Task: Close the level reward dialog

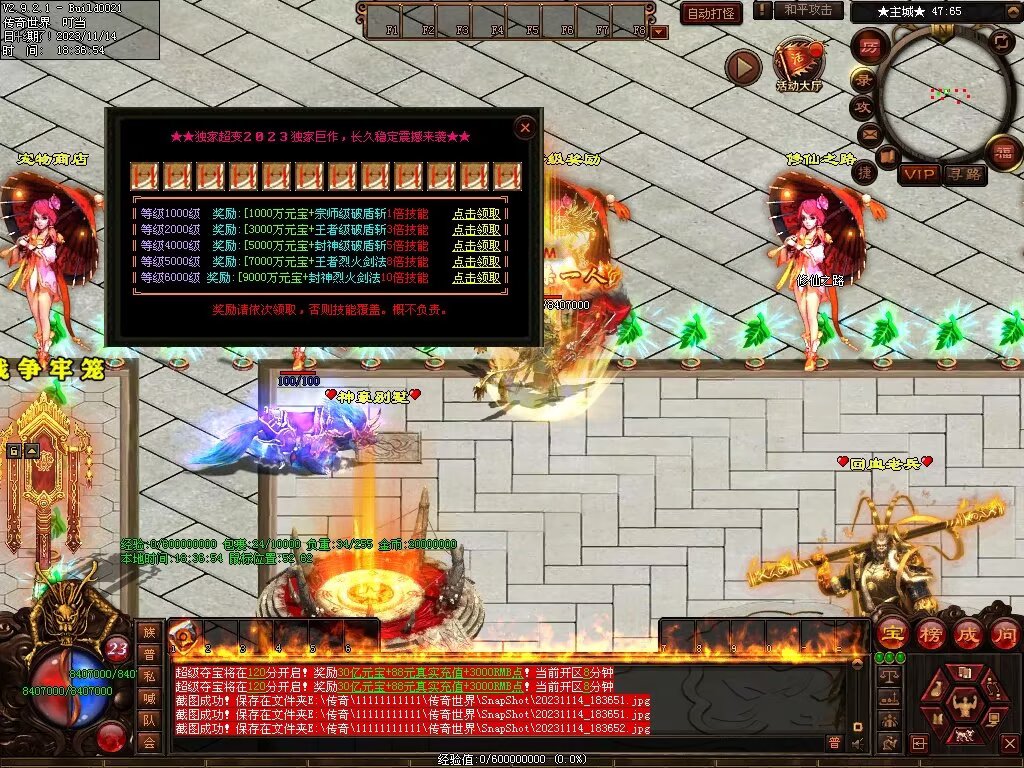Action: pyautogui.click(x=525, y=127)
